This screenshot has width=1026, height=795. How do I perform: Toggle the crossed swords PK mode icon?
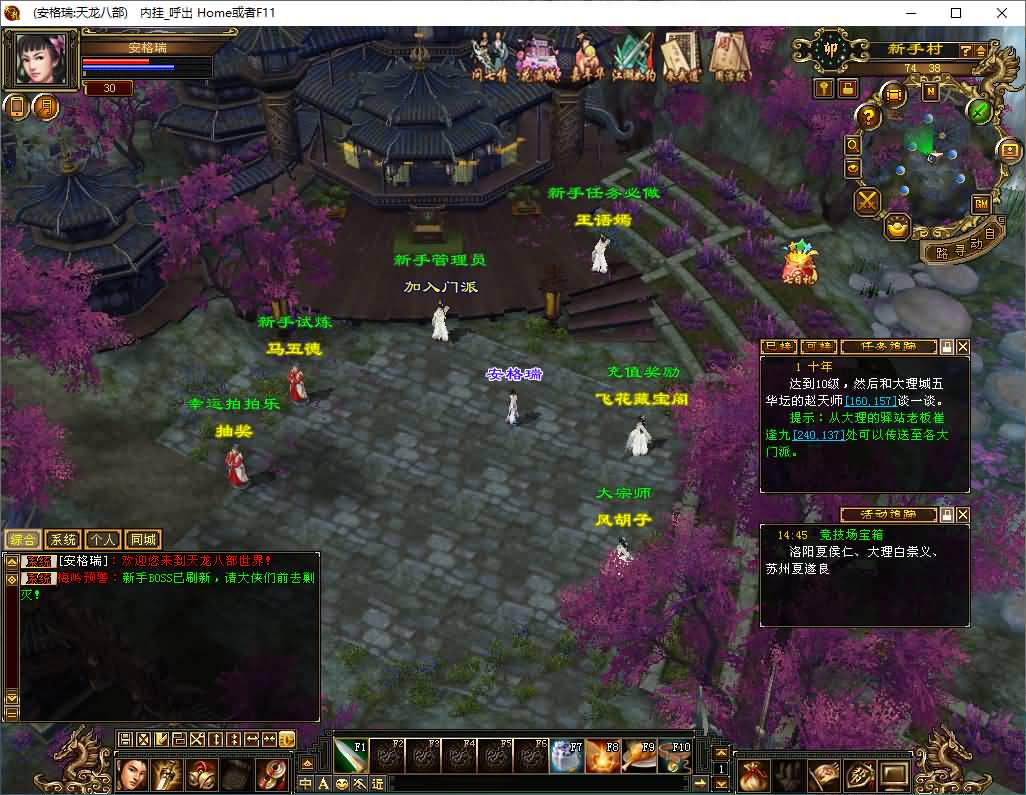pos(866,201)
